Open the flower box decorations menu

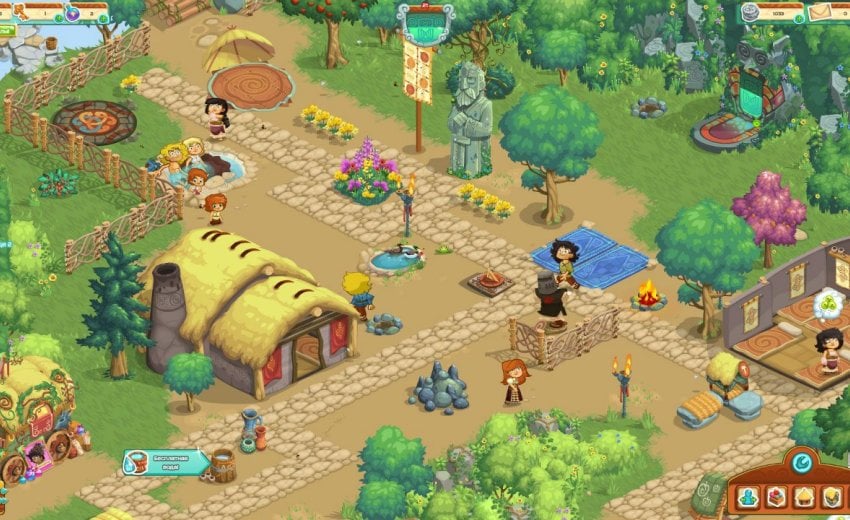coord(776,497)
